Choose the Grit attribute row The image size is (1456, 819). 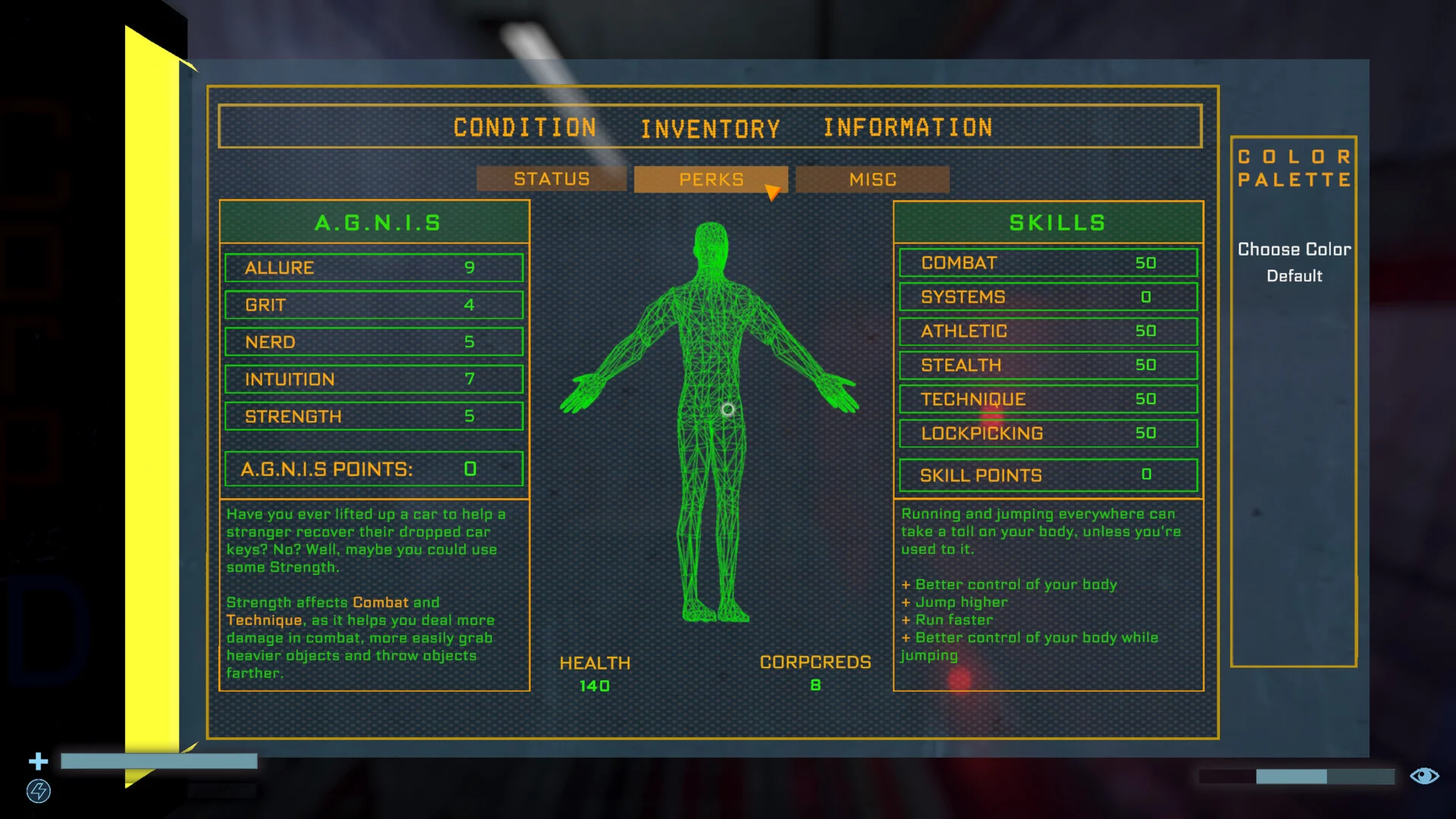374,305
